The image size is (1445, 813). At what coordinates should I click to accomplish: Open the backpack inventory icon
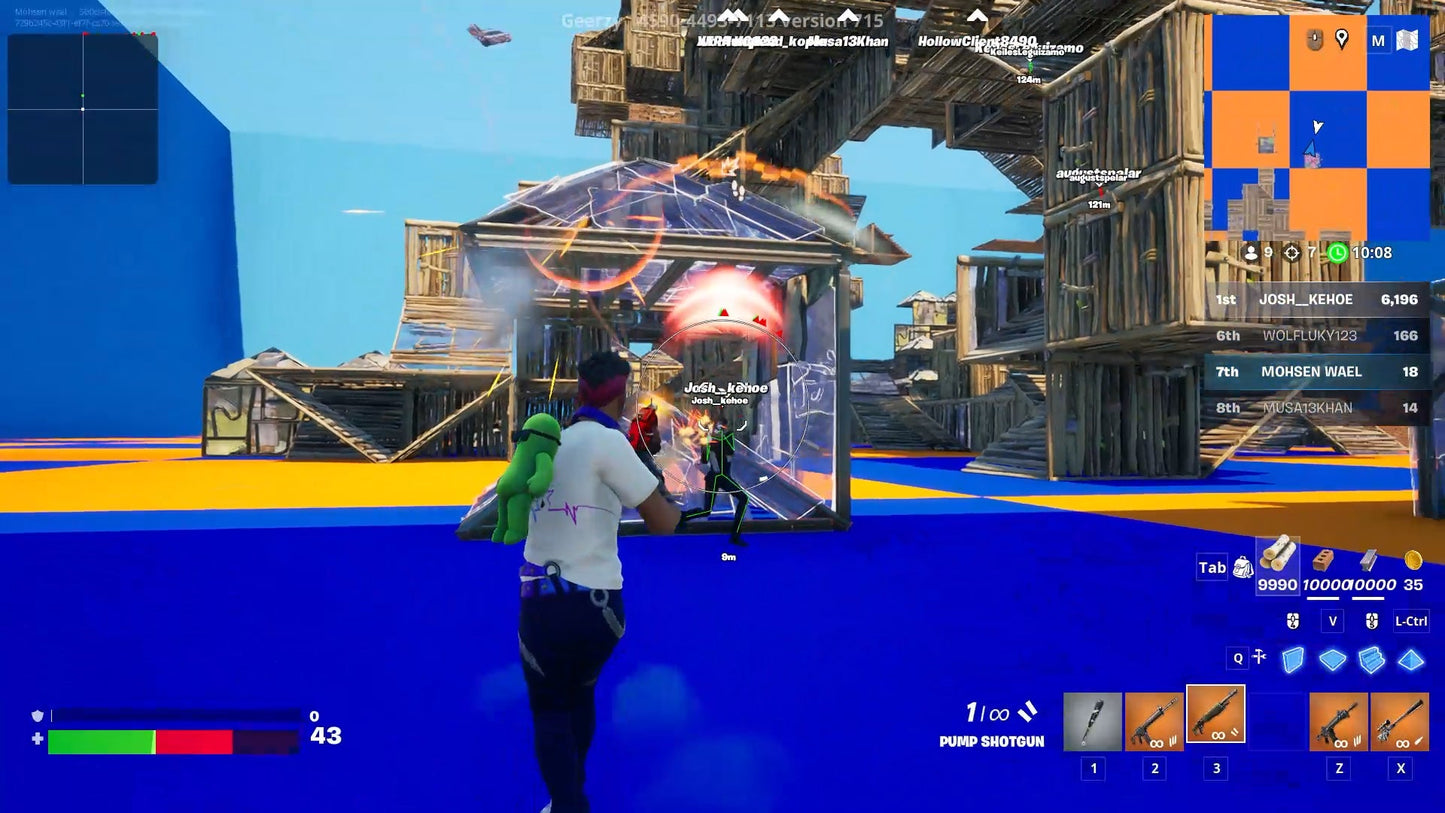pyautogui.click(x=1243, y=567)
